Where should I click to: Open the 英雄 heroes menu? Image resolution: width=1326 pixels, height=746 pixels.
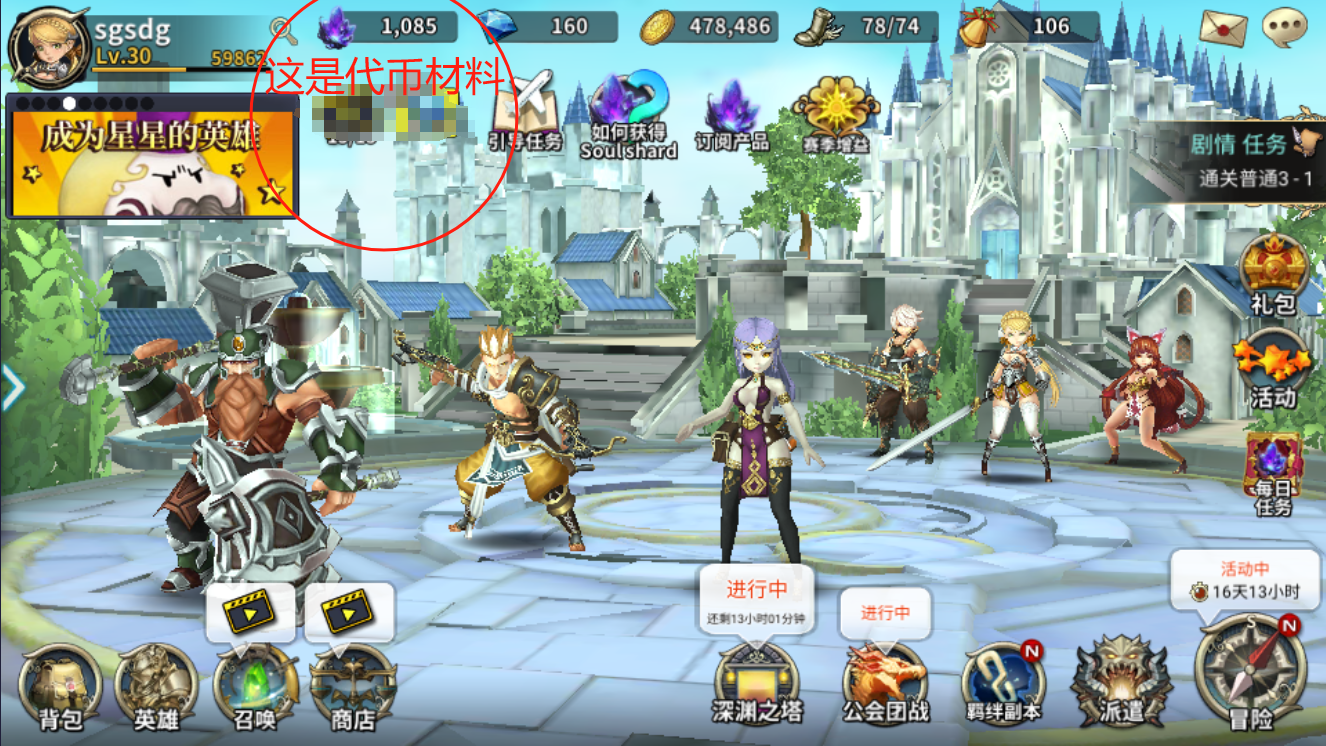tap(157, 685)
